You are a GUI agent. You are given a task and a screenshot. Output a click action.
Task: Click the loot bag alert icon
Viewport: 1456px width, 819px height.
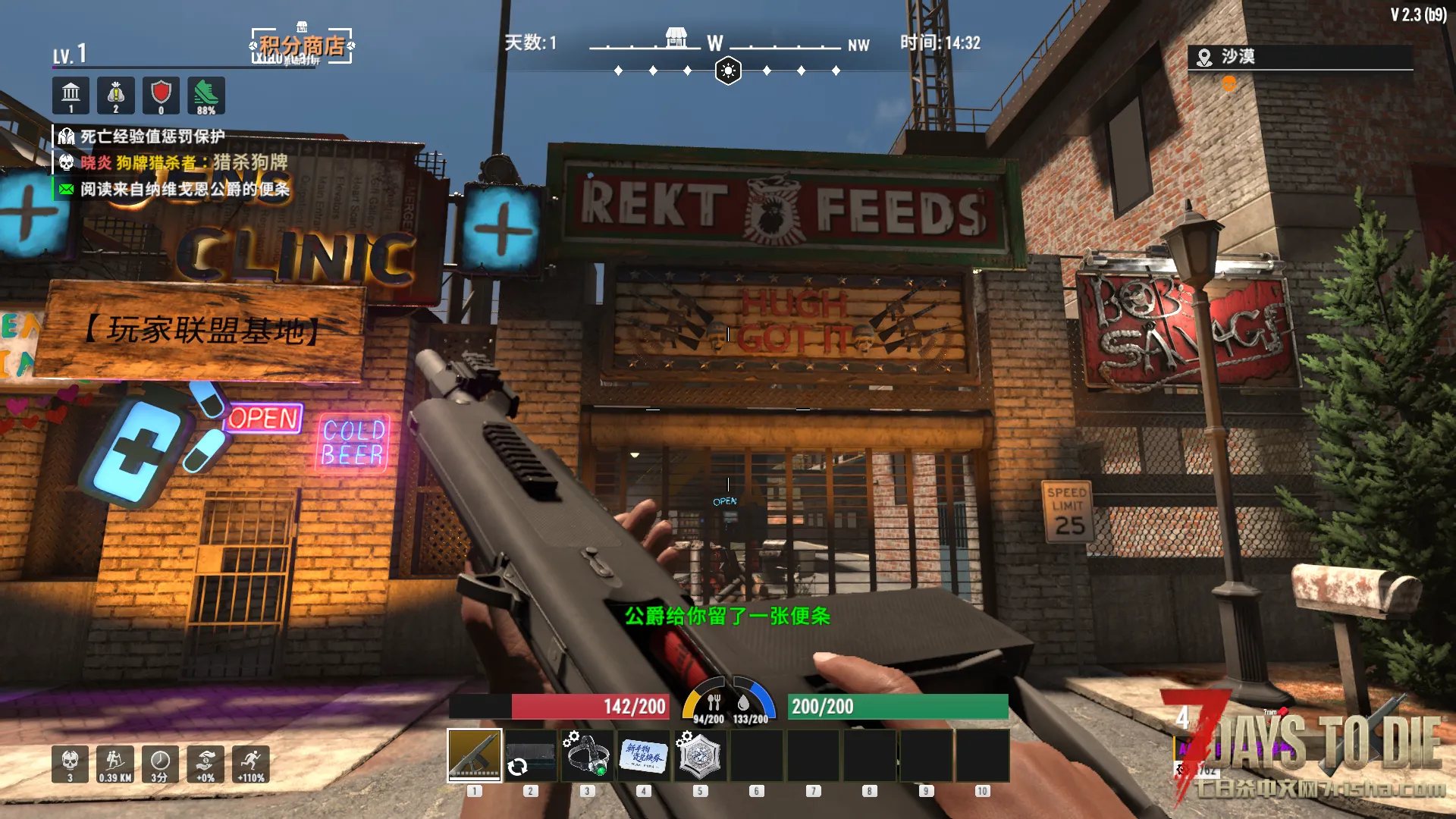pos(116,95)
